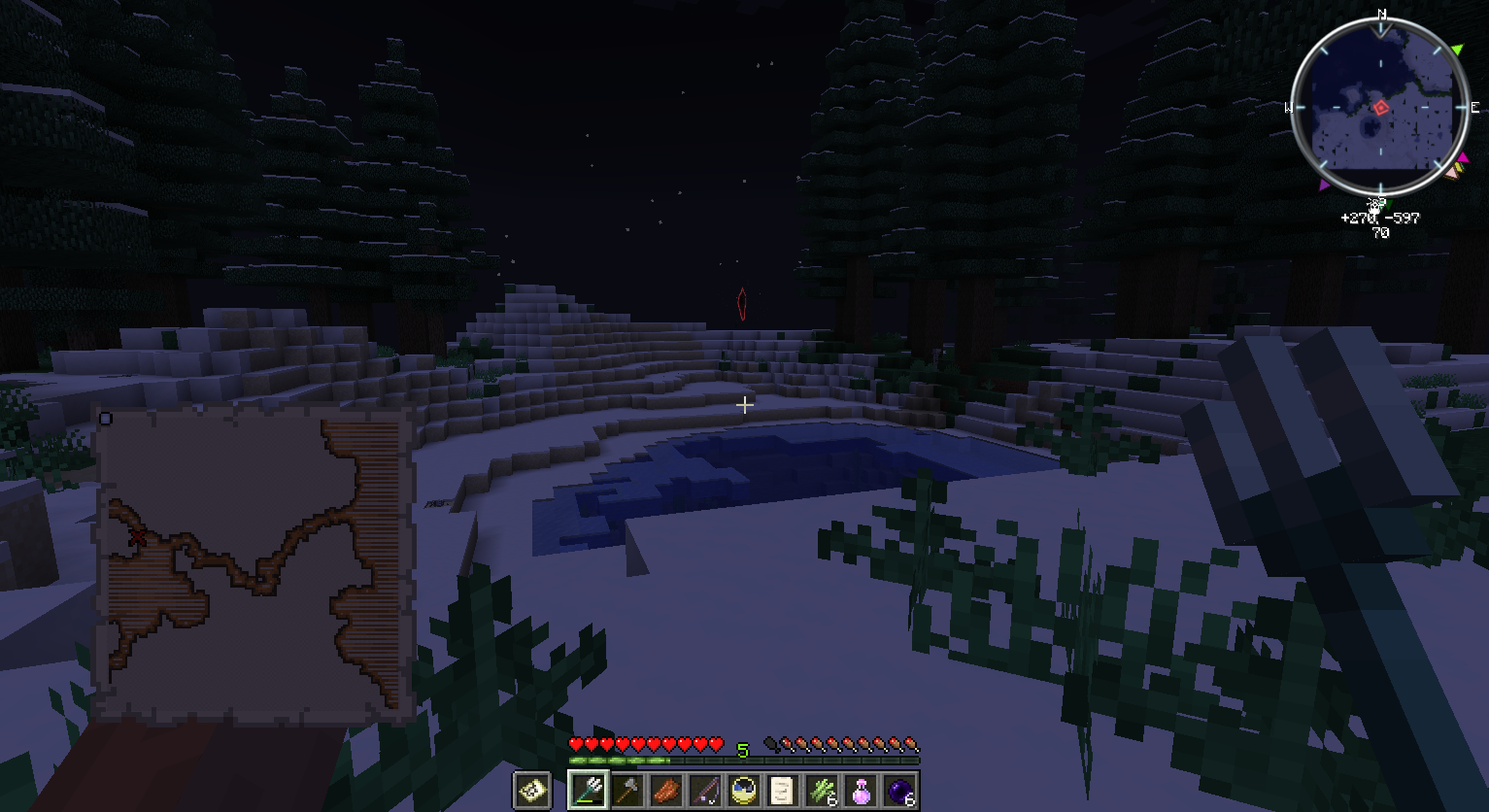The image size is (1489, 812).
Task: Click the experience level number 5
Action: coord(743,749)
